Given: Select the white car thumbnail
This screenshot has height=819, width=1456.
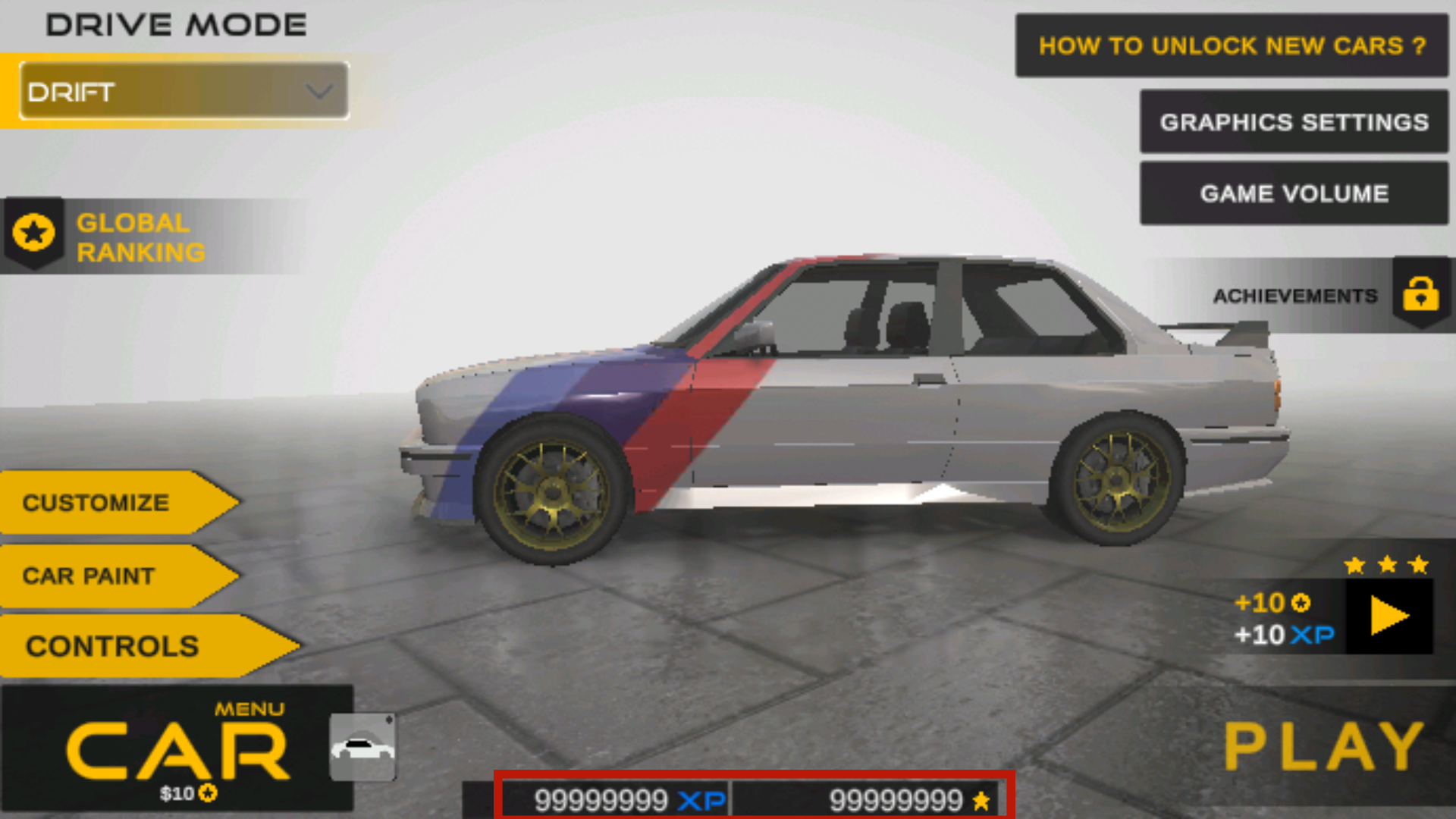Looking at the screenshot, I should 362,748.
